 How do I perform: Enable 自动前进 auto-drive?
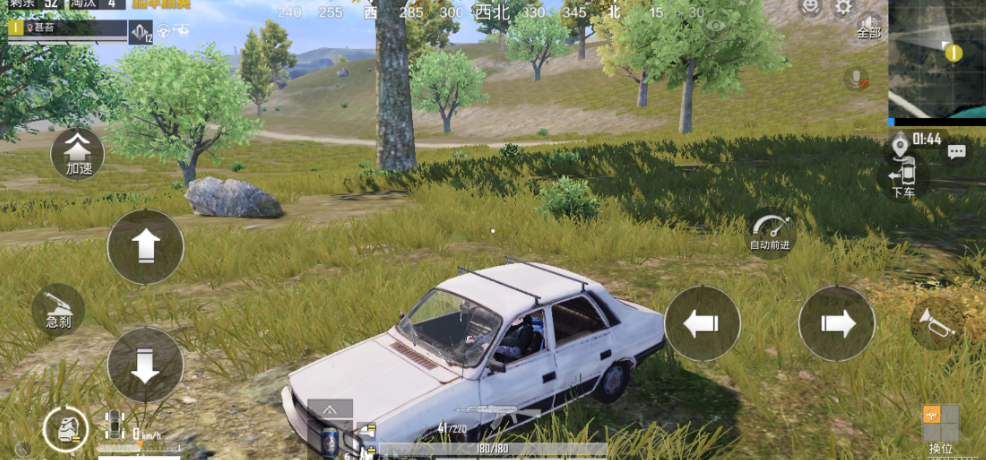point(770,232)
